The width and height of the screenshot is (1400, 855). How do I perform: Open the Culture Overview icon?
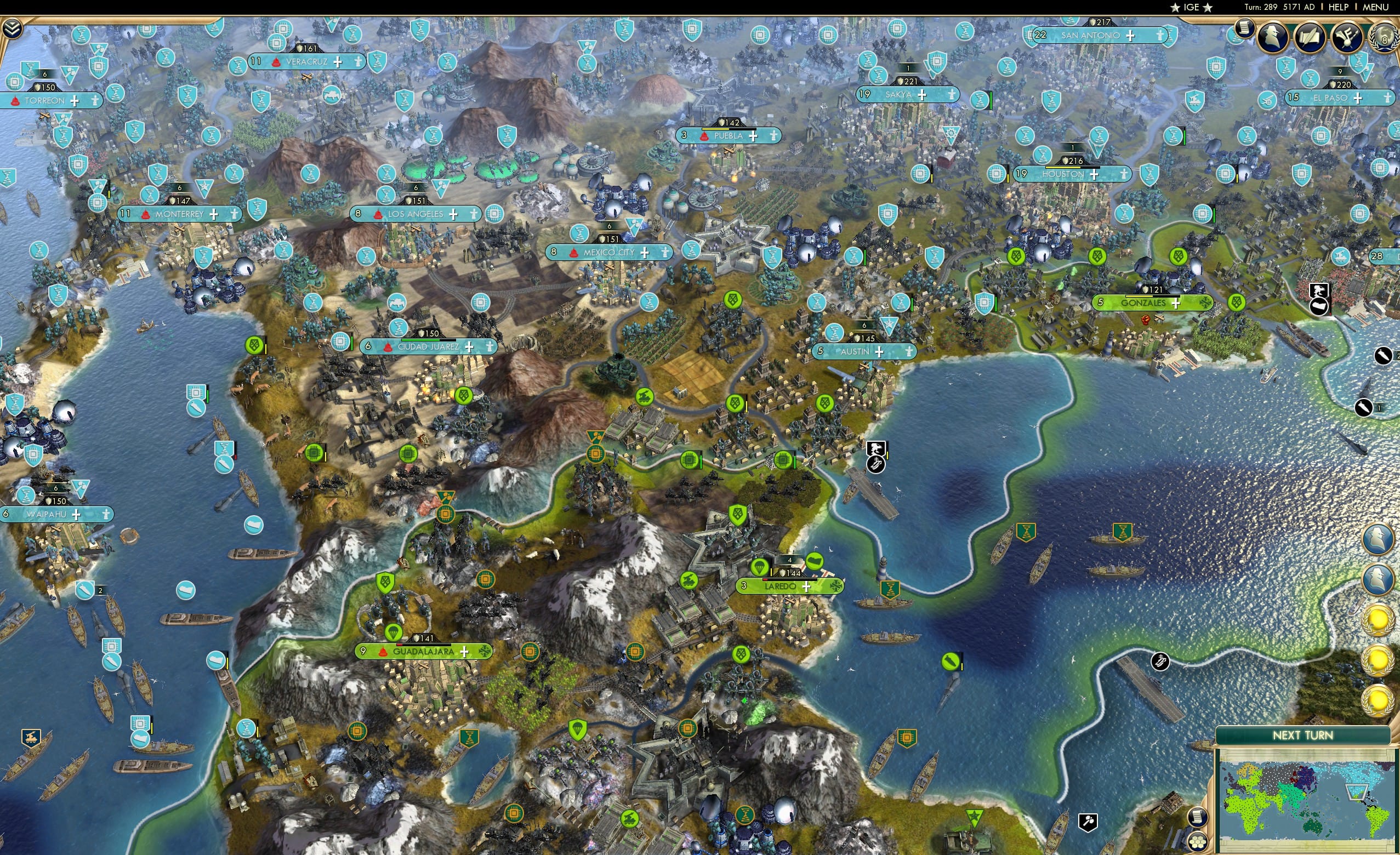[1347, 38]
